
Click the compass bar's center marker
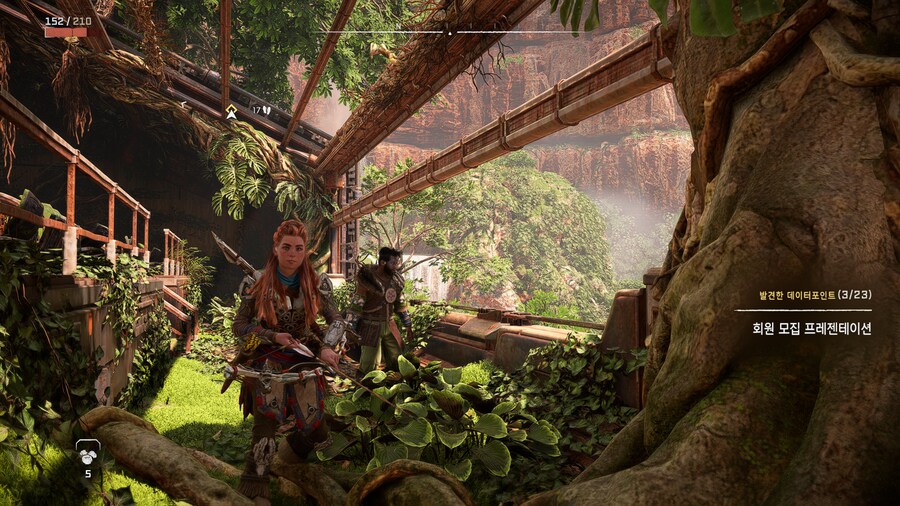click(x=449, y=32)
